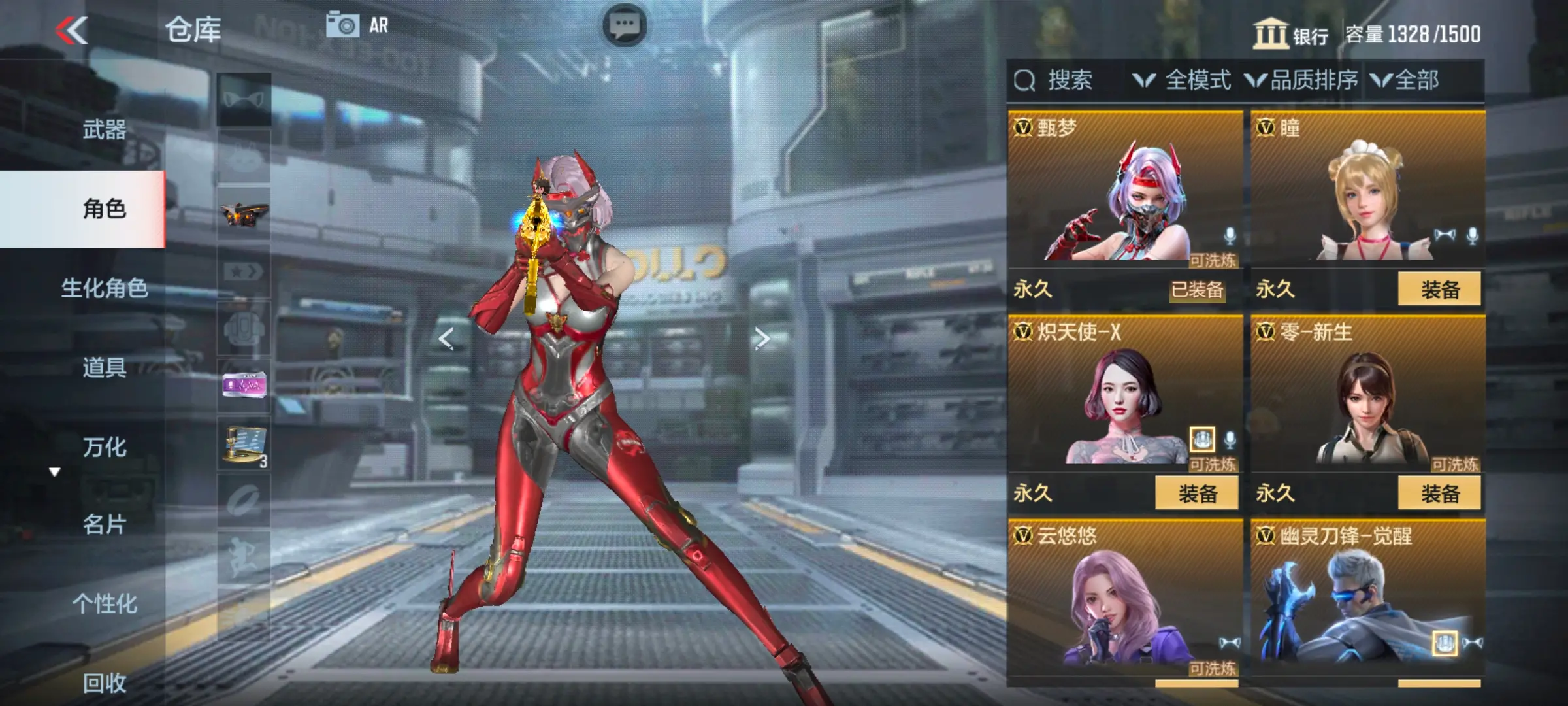Open the 品质排序 sorting dropdown

1301,80
